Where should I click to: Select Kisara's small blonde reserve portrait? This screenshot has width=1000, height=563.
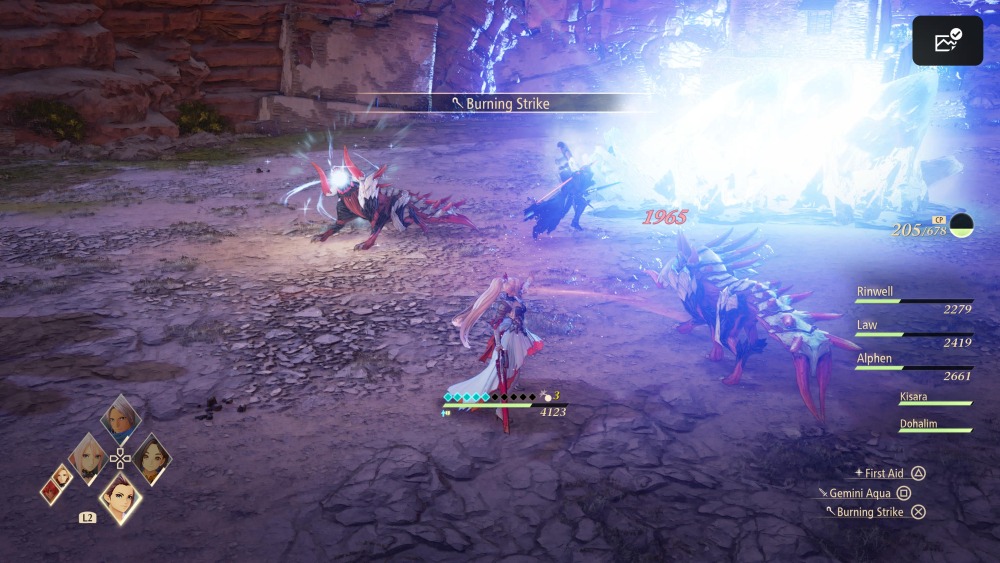tap(64, 475)
